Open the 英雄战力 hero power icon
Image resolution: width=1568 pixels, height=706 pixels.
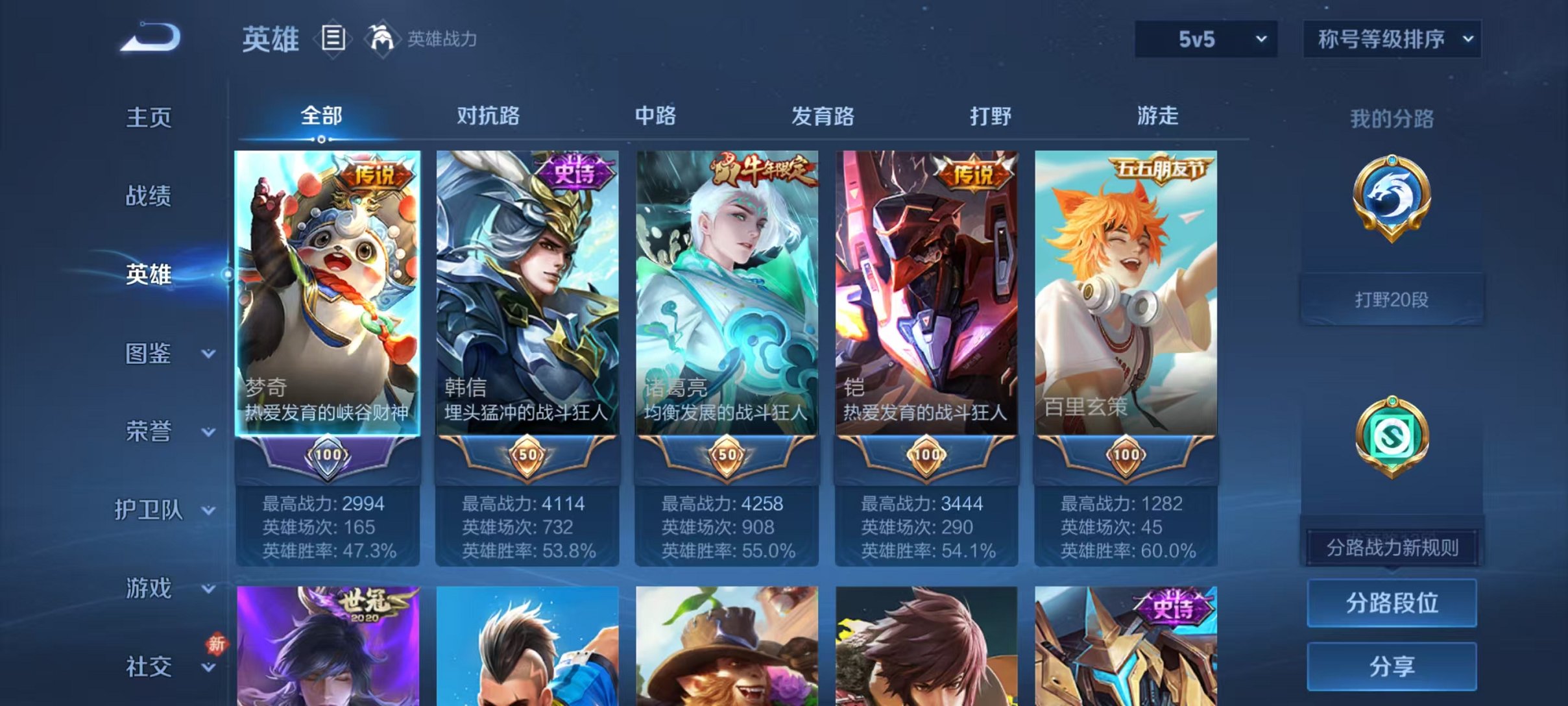[381, 39]
